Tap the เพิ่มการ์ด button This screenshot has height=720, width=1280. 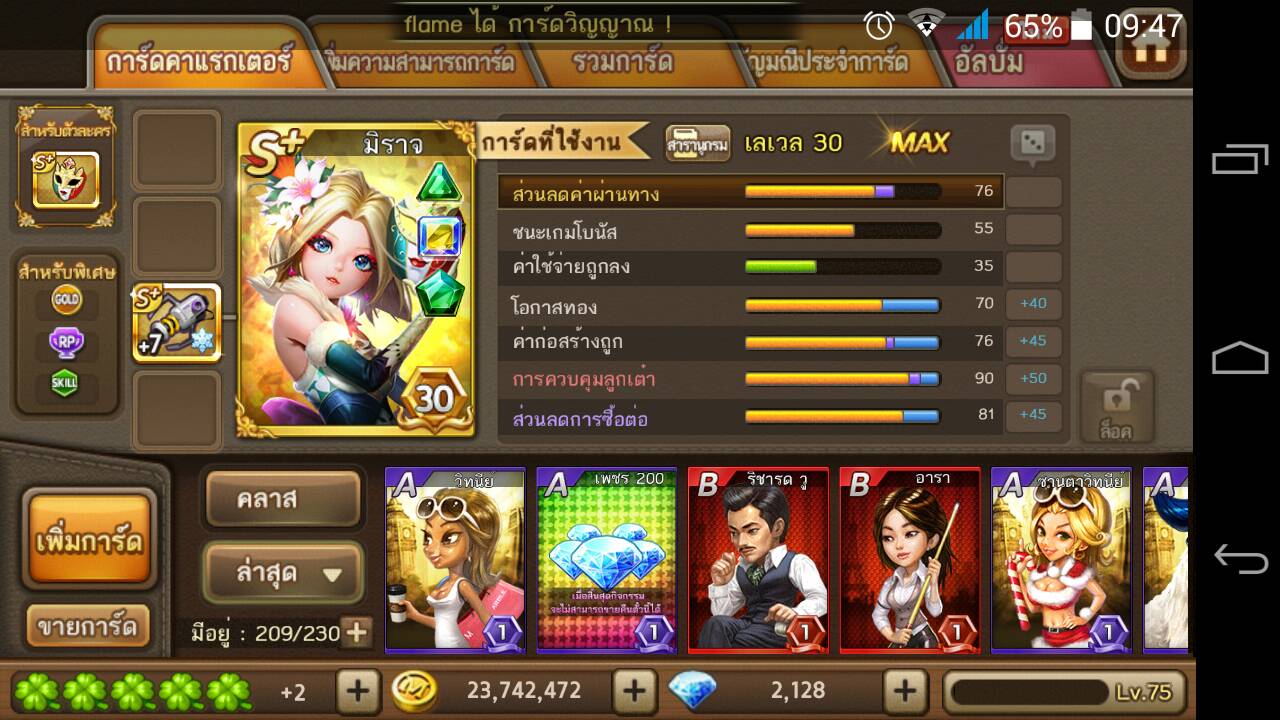click(89, 541)
